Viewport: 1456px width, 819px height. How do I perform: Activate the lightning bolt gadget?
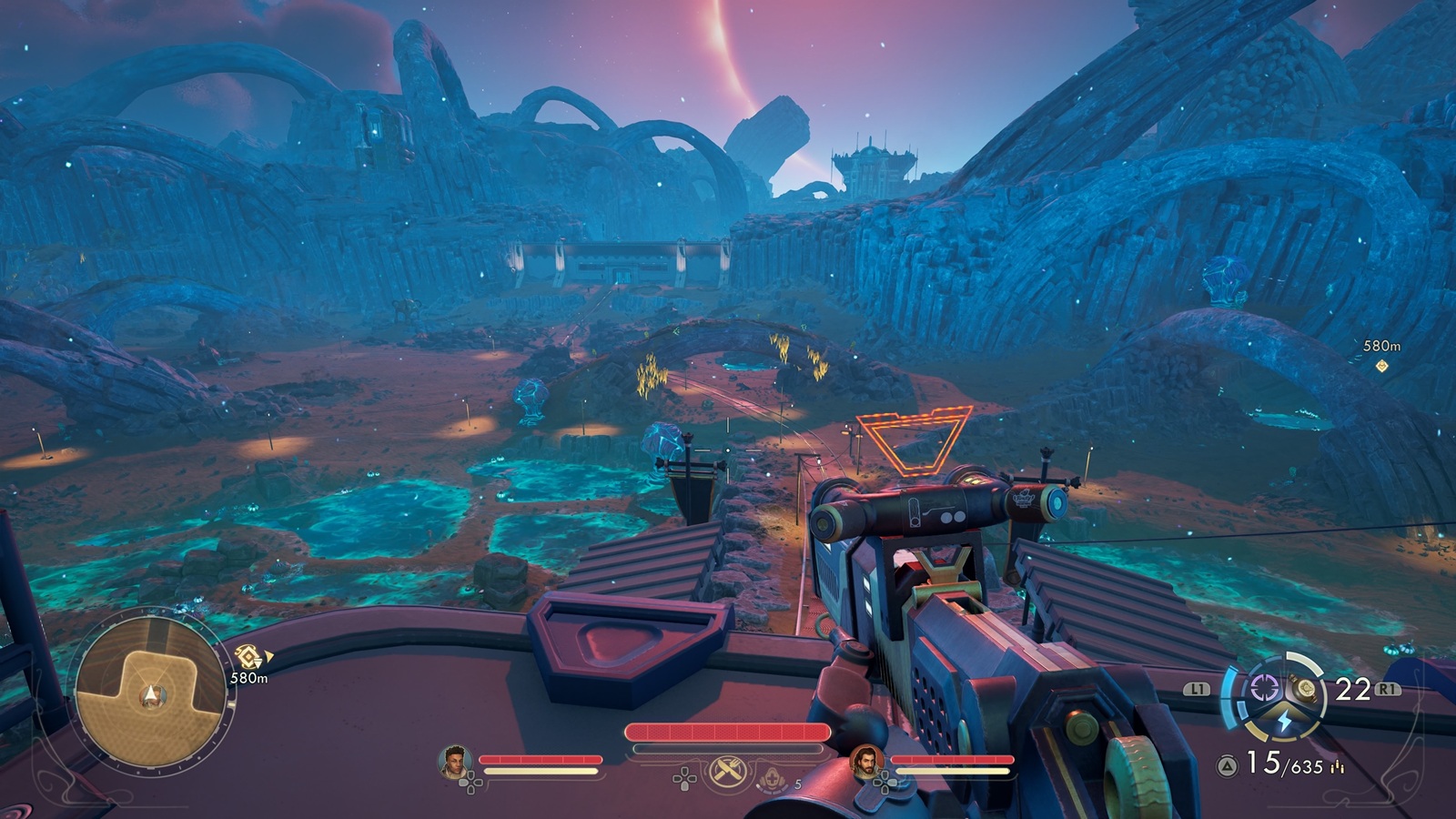point(1284,721)
